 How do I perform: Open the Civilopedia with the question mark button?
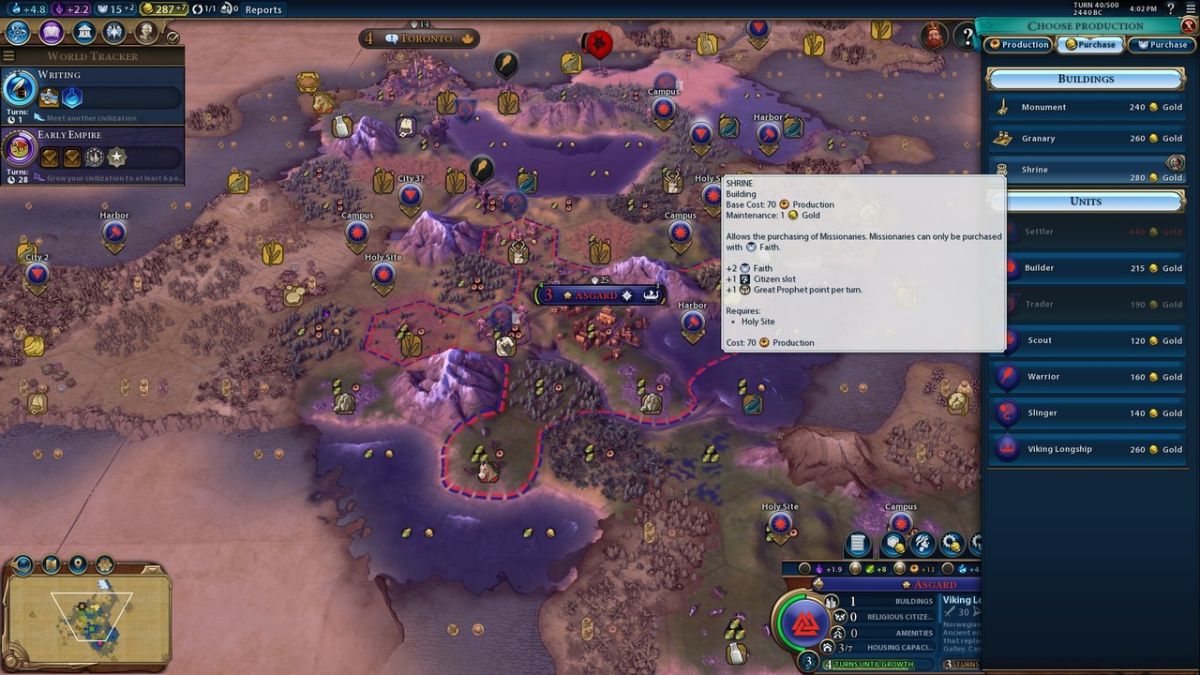tap(967, 37)
